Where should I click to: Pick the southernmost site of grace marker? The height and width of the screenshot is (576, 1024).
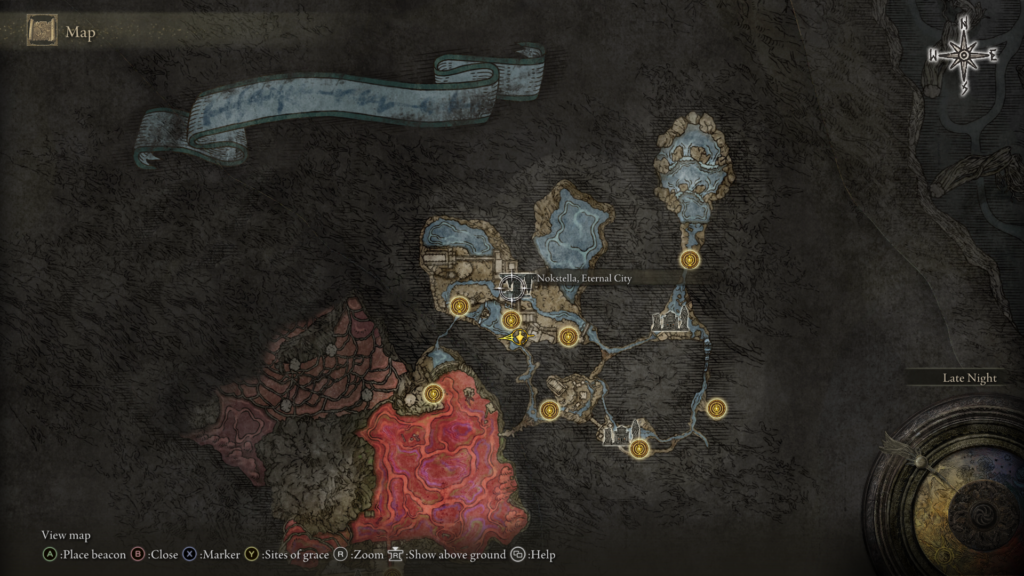click(x=641, y=449)
